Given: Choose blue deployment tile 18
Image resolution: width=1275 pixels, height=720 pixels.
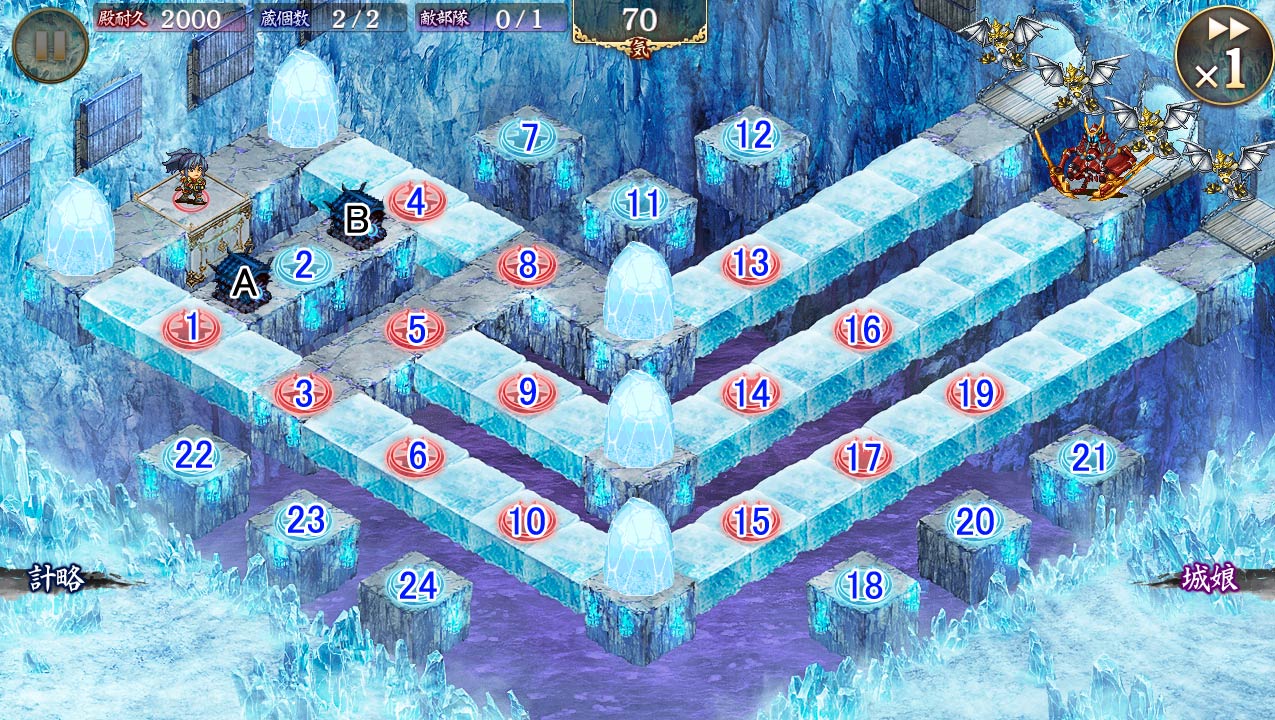Looking at the screenshot, I should [864, 585].
